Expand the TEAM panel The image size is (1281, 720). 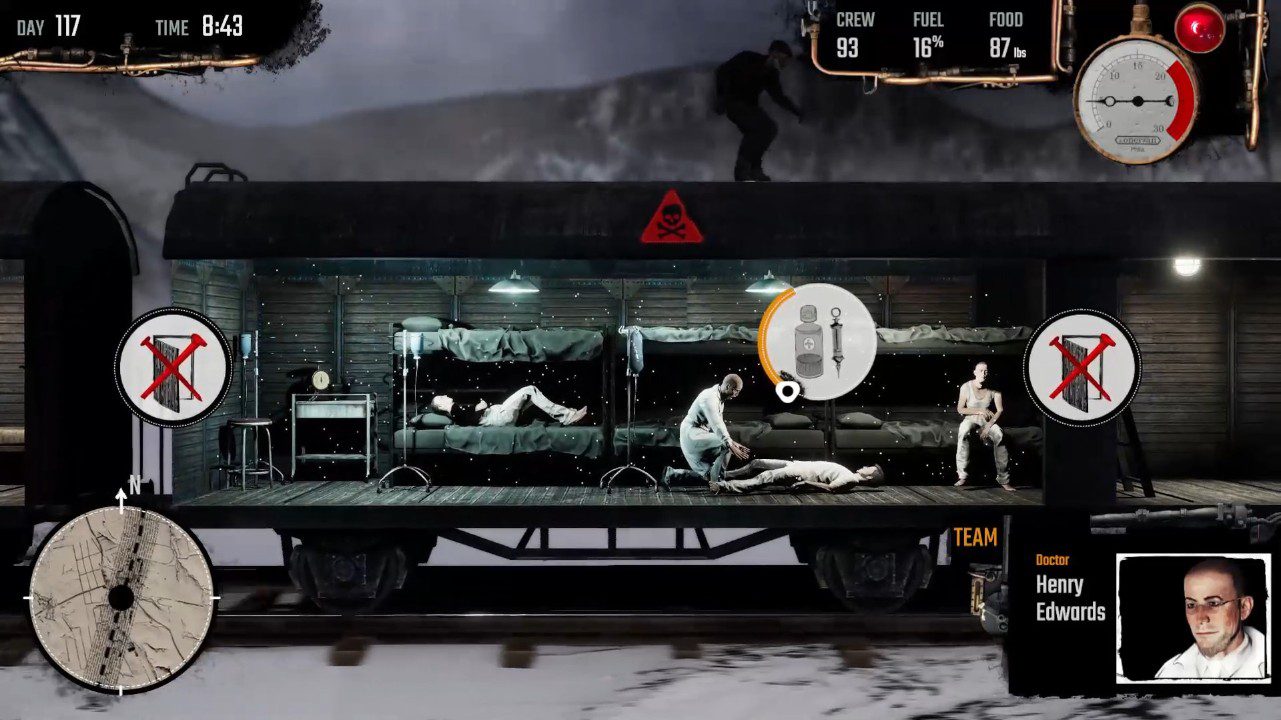(x=974, y=537)
